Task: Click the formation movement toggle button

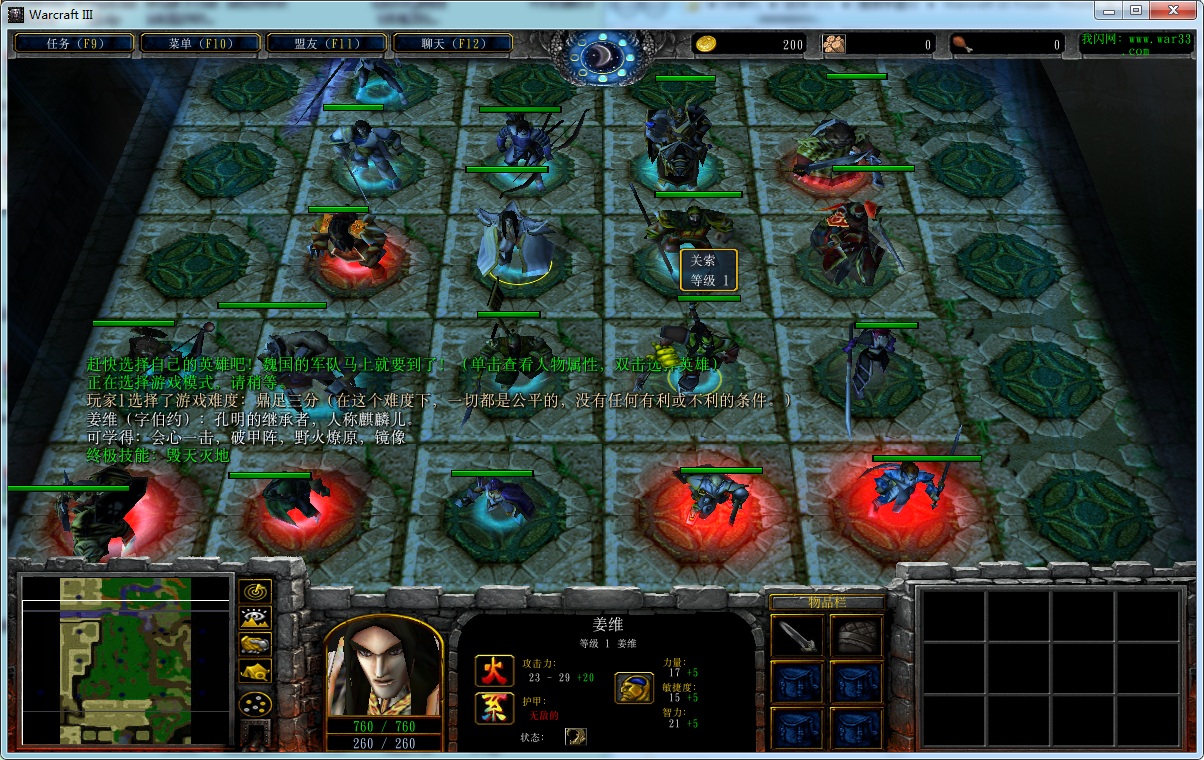Action: coord(256,703)
